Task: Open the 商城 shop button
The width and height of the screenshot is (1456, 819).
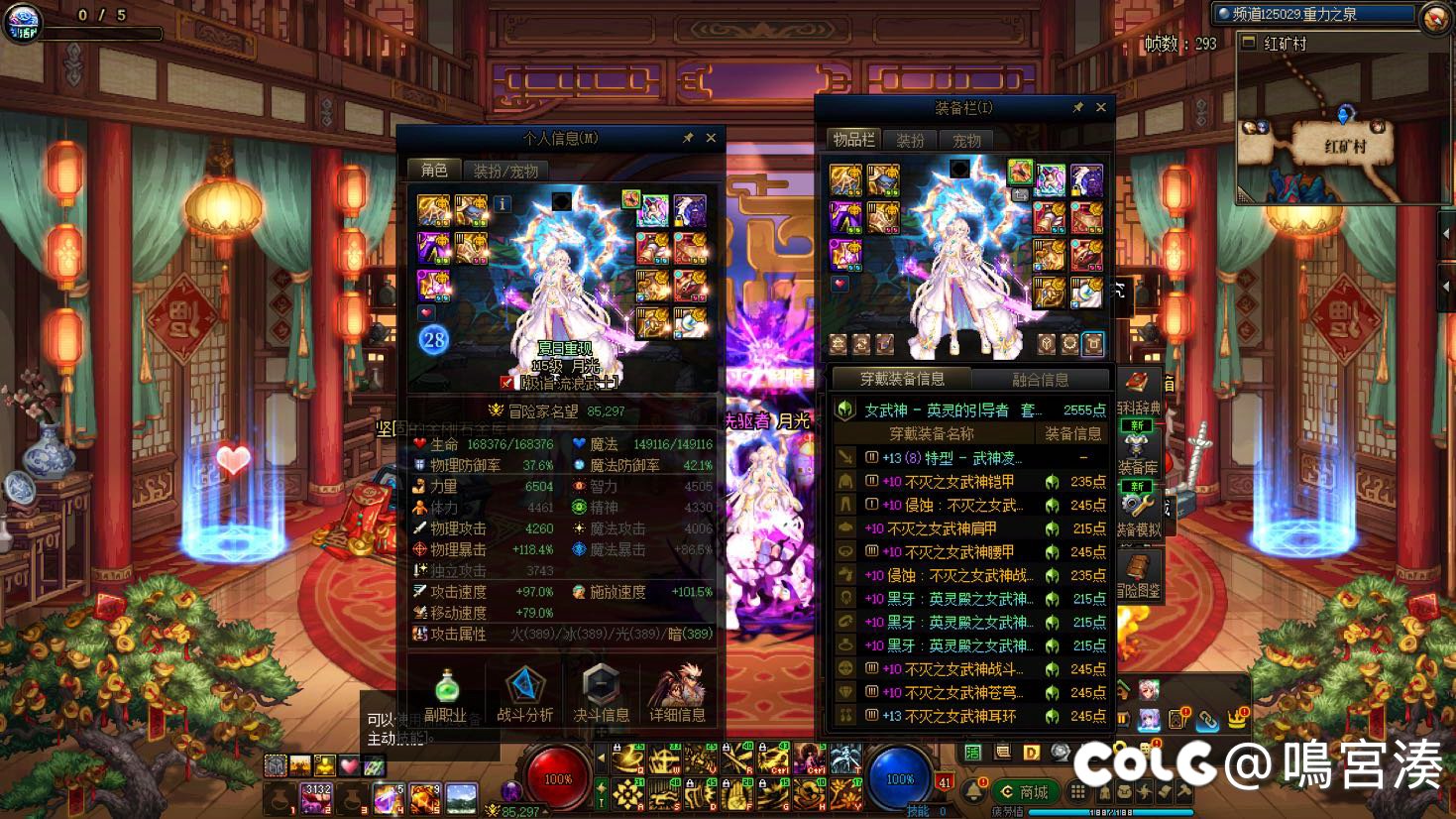Action: (x=1026, y=792)
